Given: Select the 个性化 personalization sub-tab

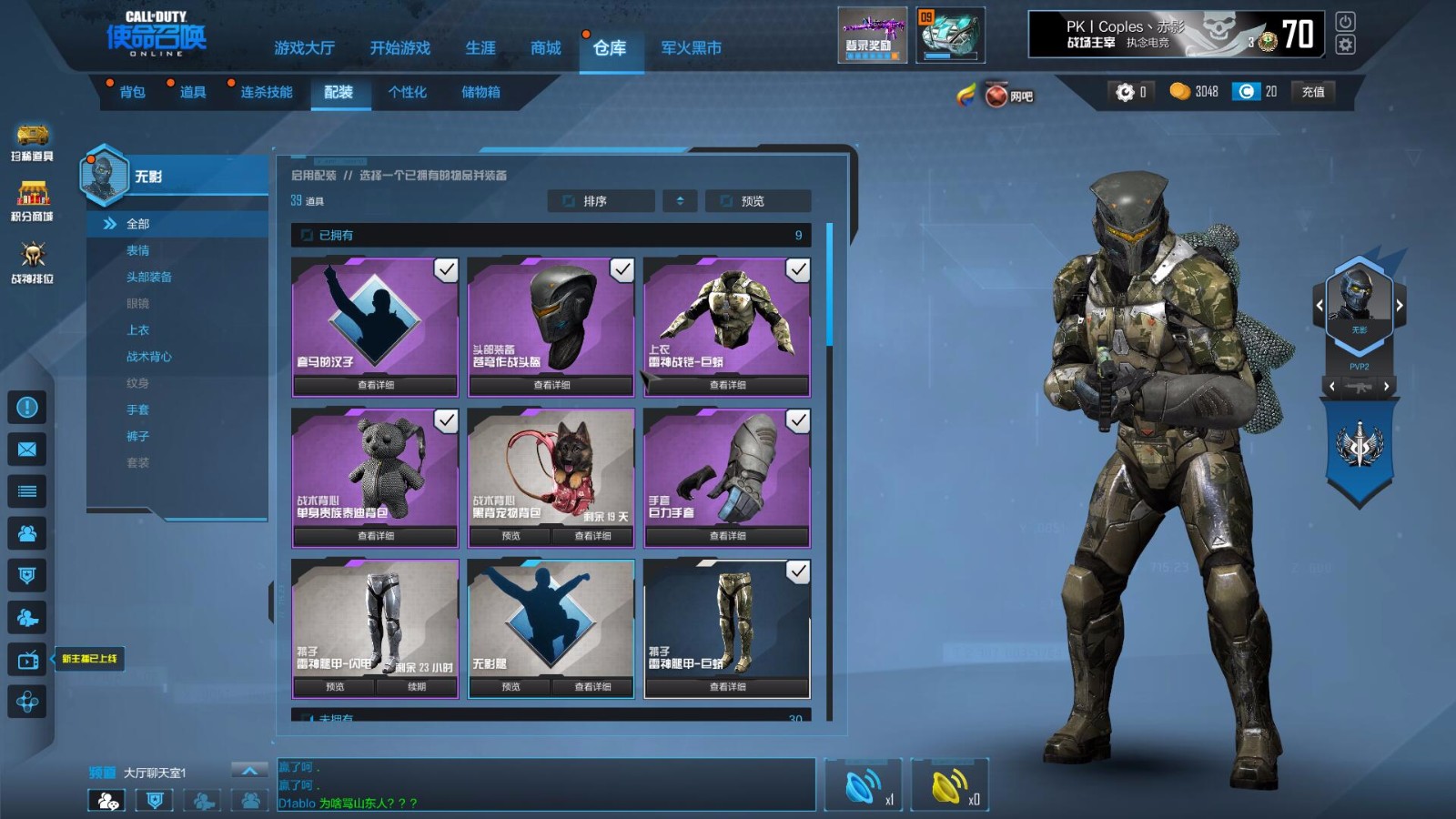Looking at the screenshot, I should click(407, 92).
